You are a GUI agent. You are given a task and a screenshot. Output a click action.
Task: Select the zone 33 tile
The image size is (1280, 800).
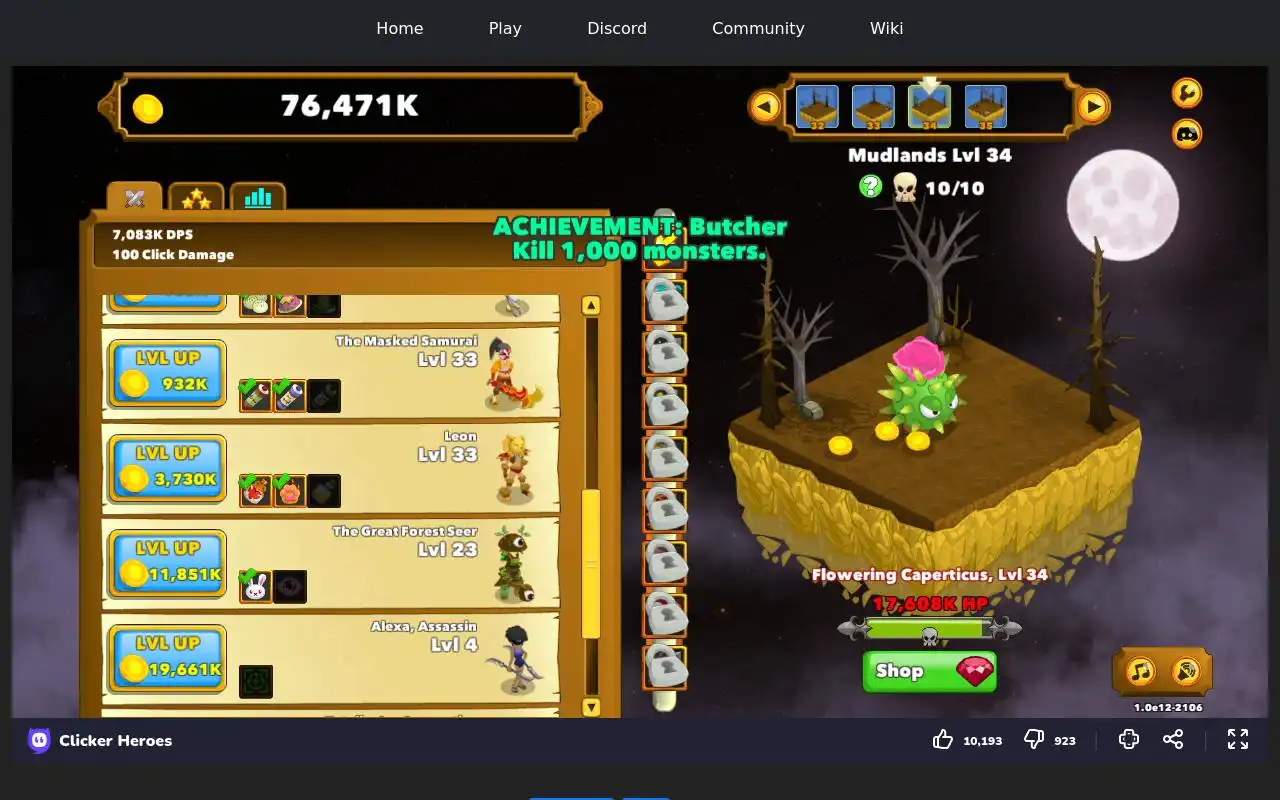coord(873,107)
